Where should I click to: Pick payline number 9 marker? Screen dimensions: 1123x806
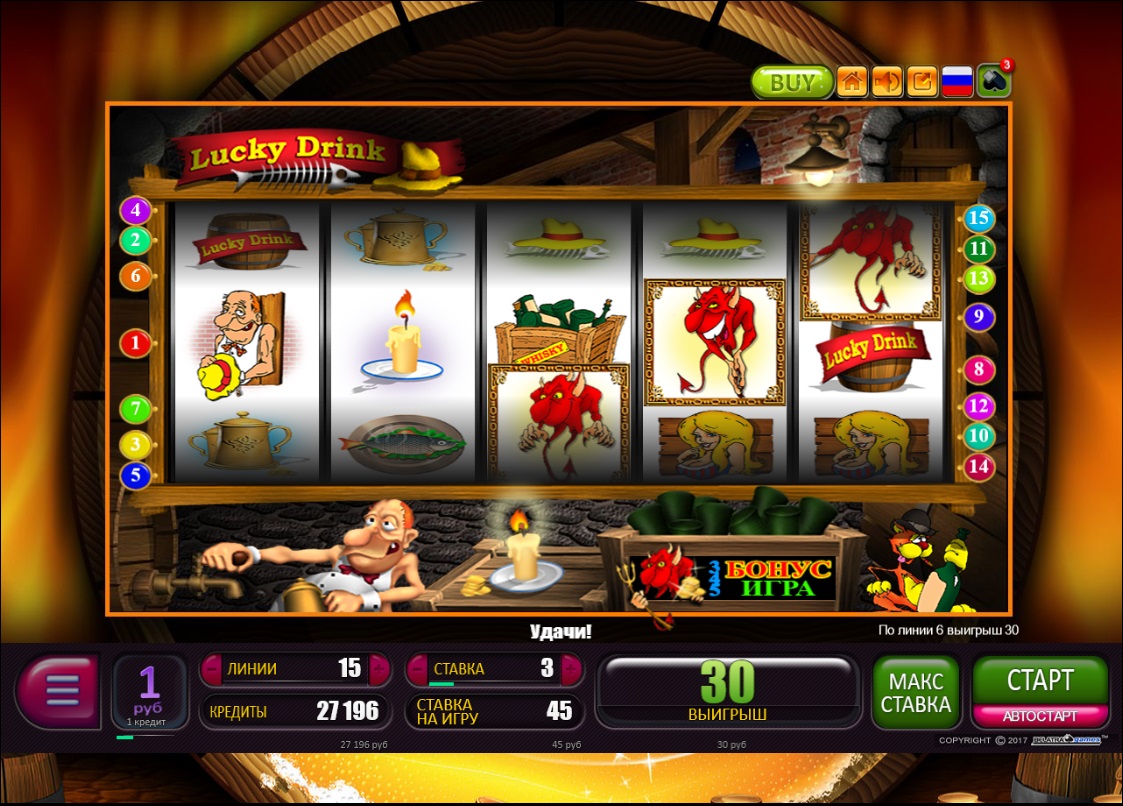pyautogui.click(x=978, y=318)
